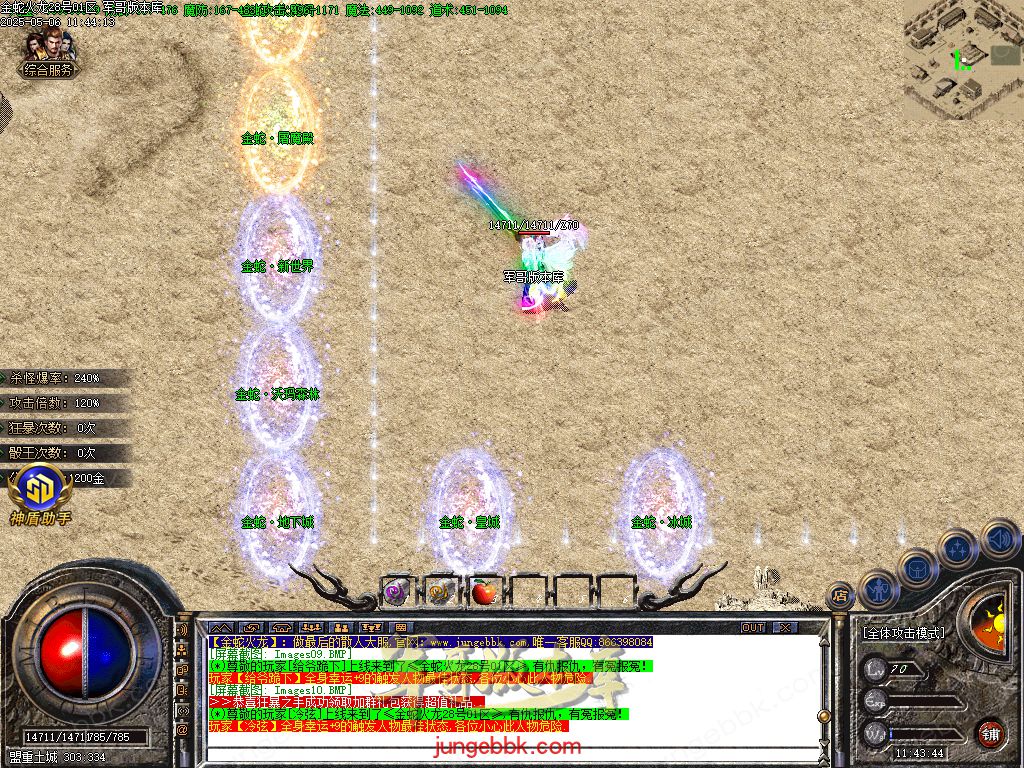Open the character equipment panel icon
Screen dimensions: 1024x768
pyautogui.click(x=879, y=591)
